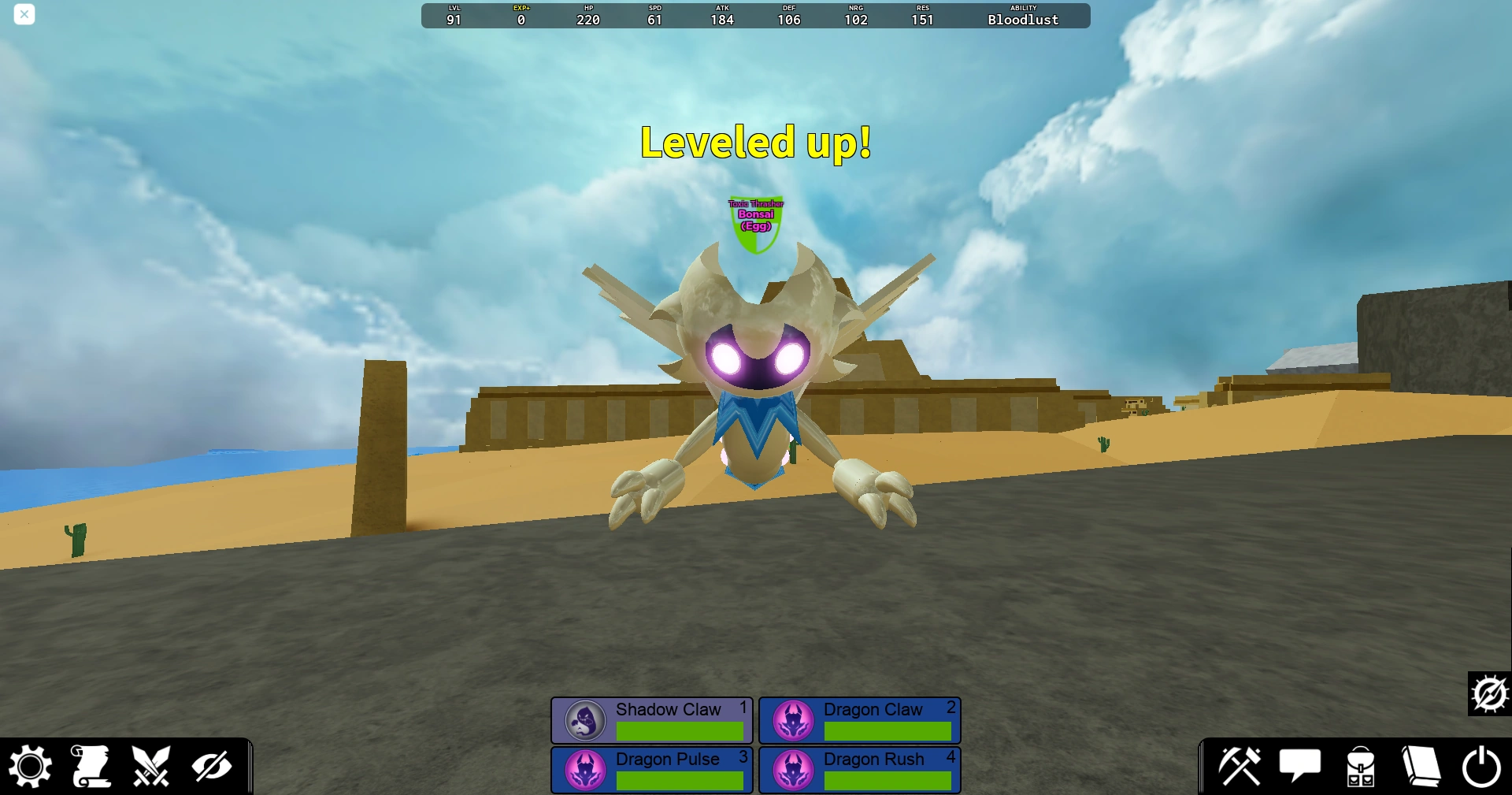Open the backpack inventory icon
This screenshot has height=795, width=1512.
pos(1360,765)
